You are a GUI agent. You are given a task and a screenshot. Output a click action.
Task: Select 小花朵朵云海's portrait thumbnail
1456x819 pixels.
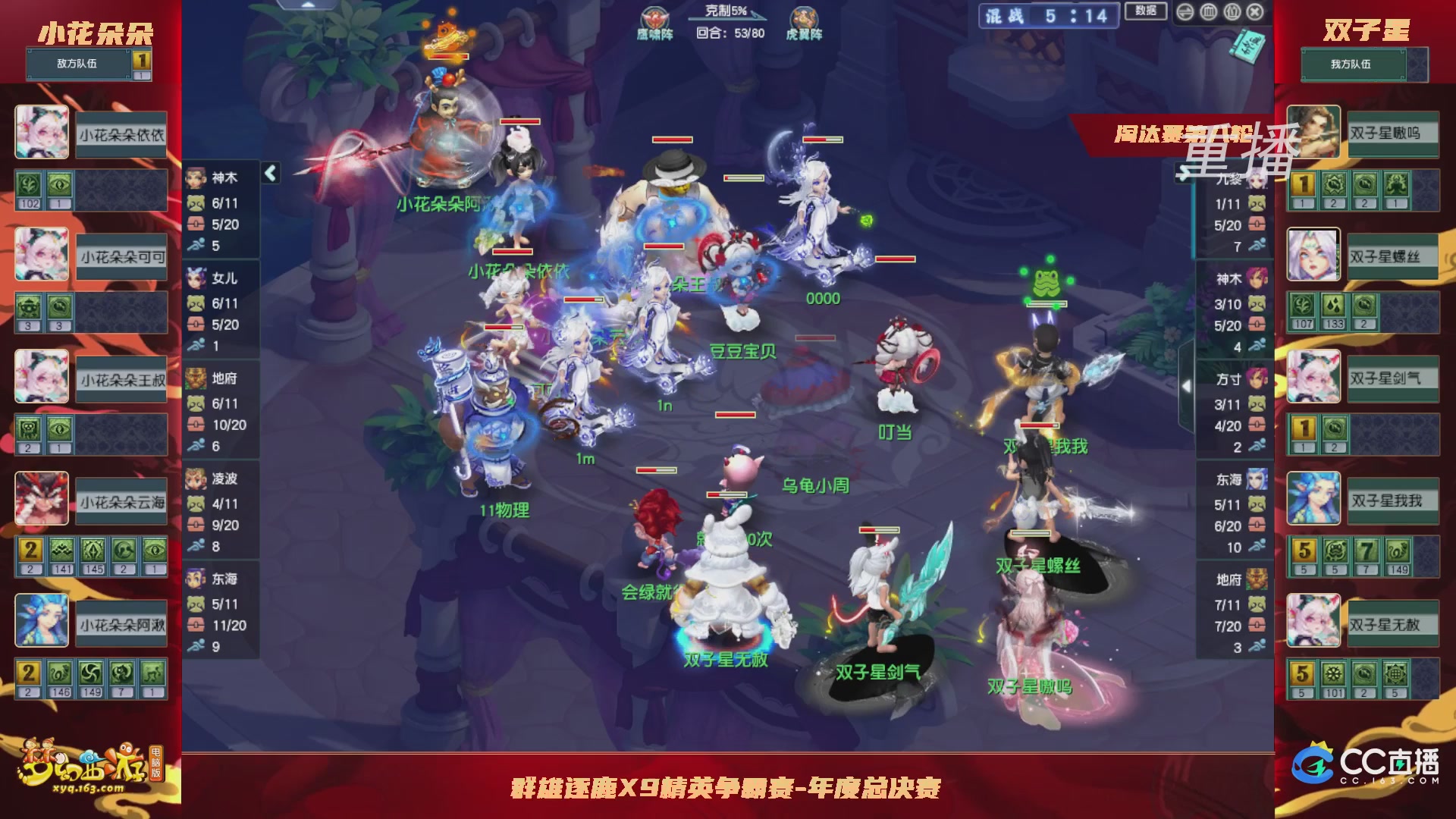pyautogui.click(x=42, y=498)
